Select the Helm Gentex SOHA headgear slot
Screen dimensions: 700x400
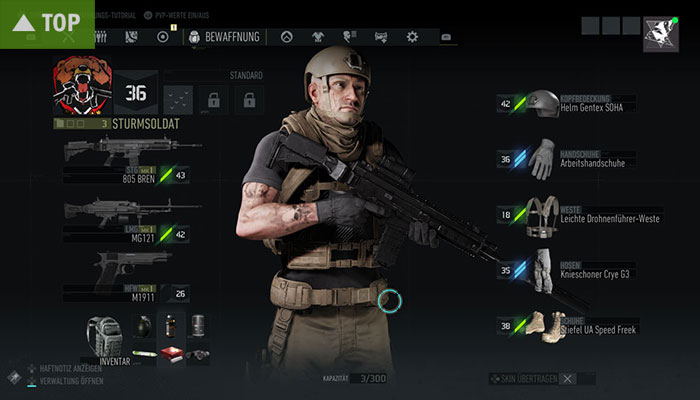543,102
